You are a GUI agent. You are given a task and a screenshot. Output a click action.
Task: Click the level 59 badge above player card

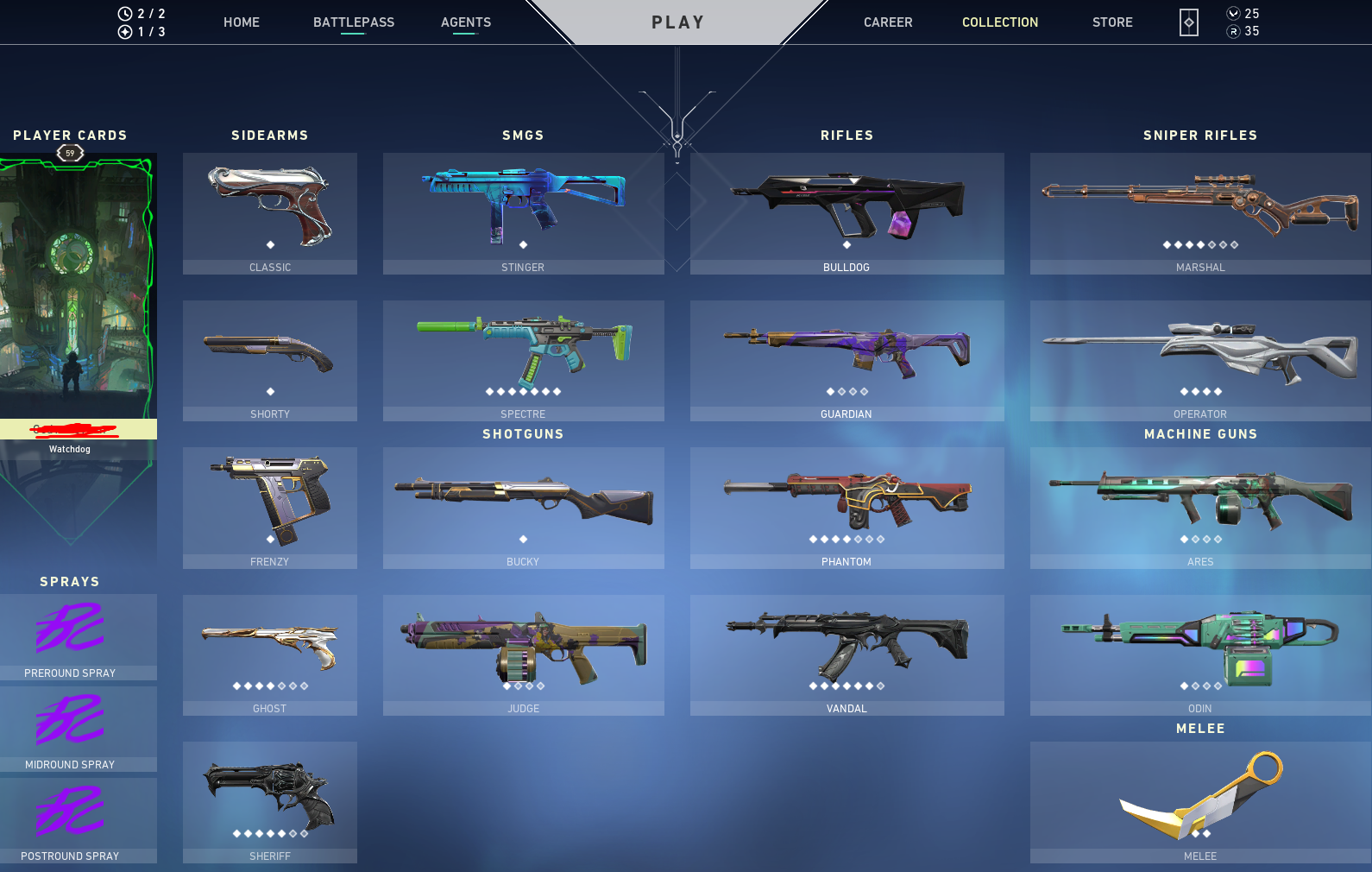[x=71, y=153]
